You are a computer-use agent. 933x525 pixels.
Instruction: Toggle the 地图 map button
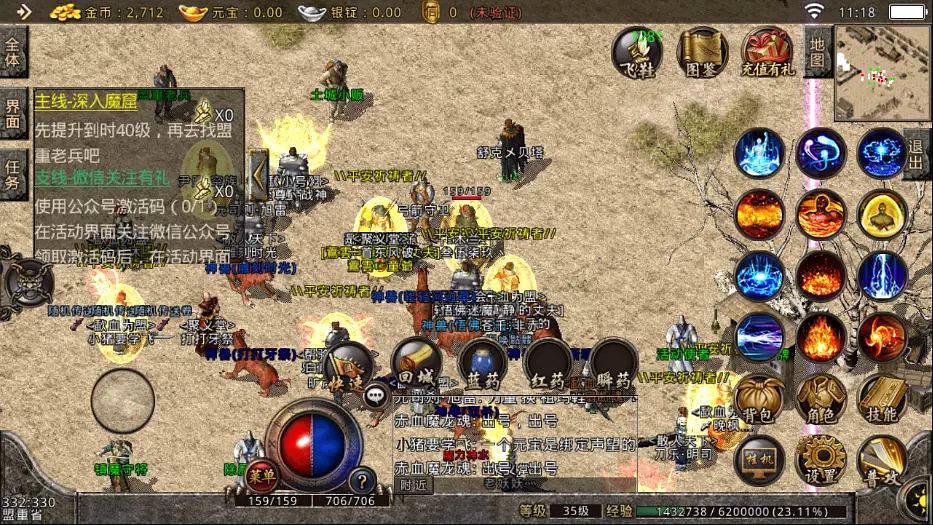(818, 52)
